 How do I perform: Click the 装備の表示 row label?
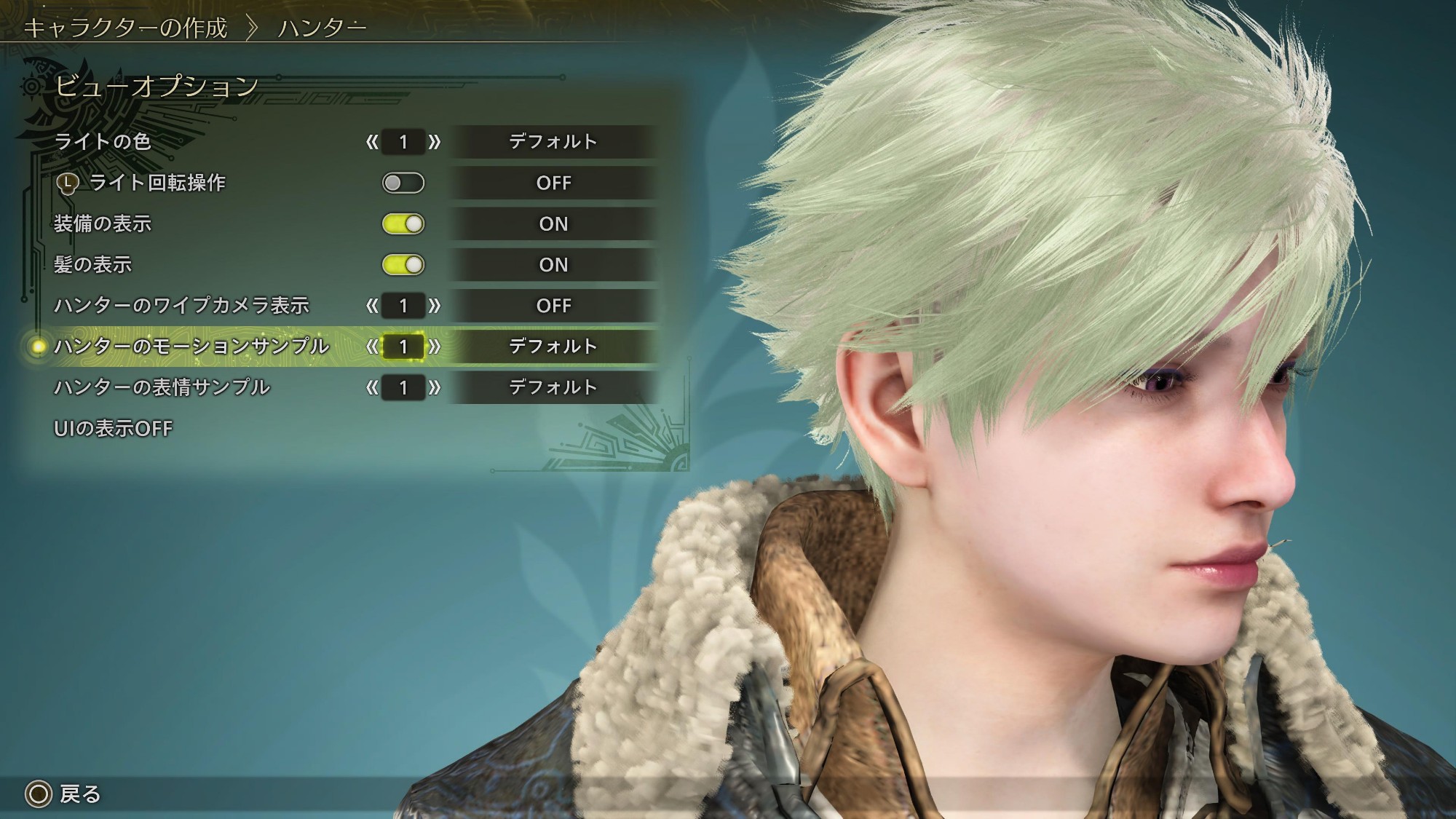pos(103,224)
